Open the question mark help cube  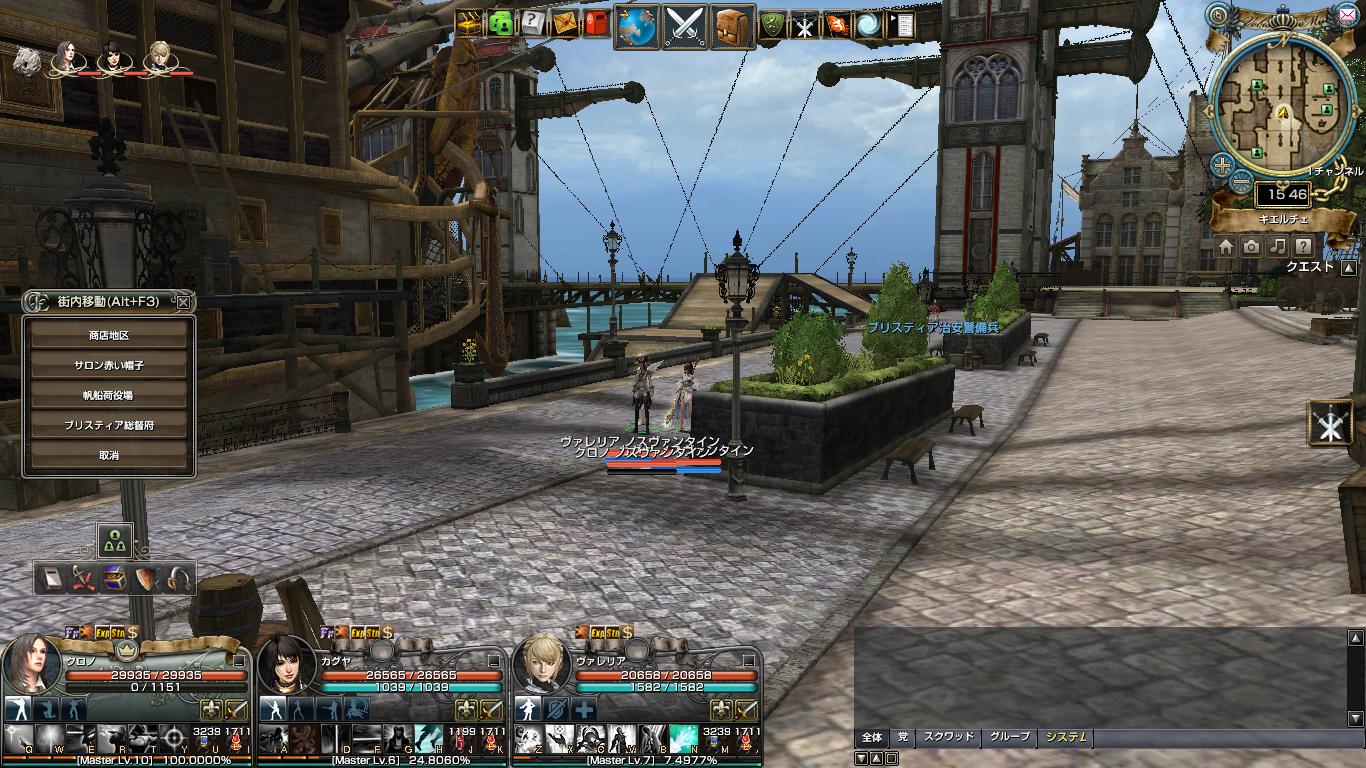532,23
